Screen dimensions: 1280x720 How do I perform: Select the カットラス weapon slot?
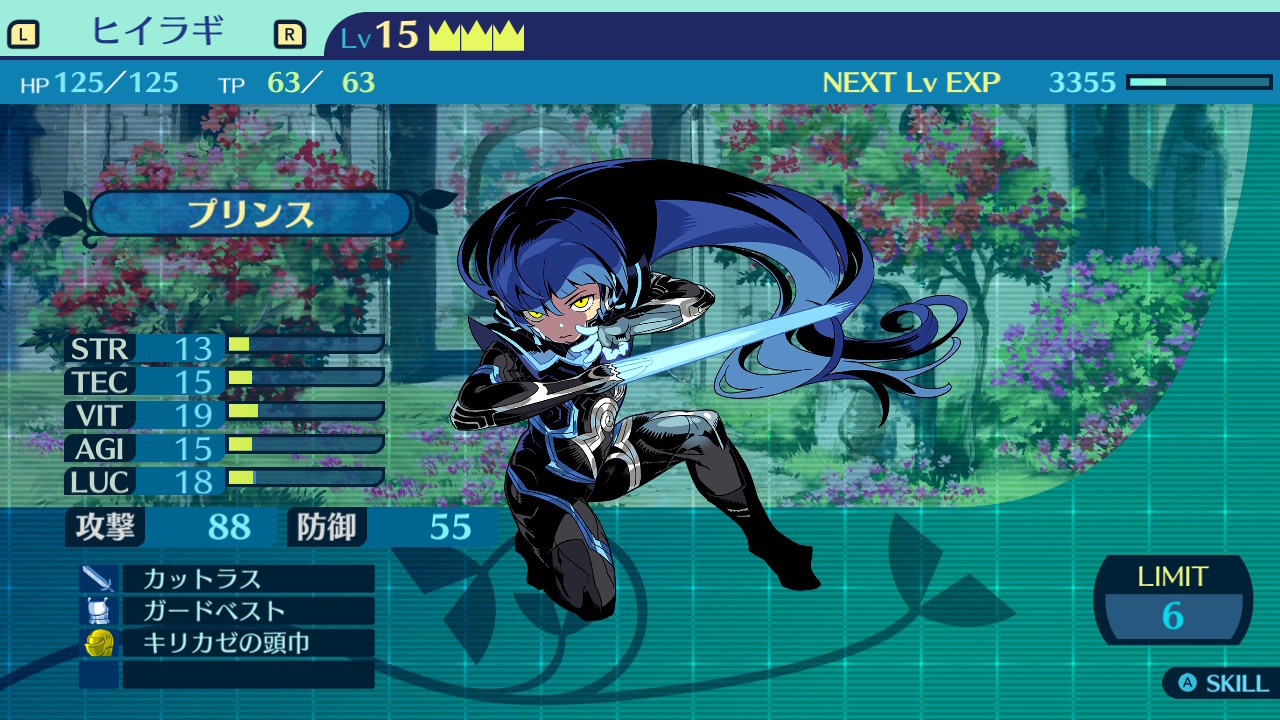247,579
